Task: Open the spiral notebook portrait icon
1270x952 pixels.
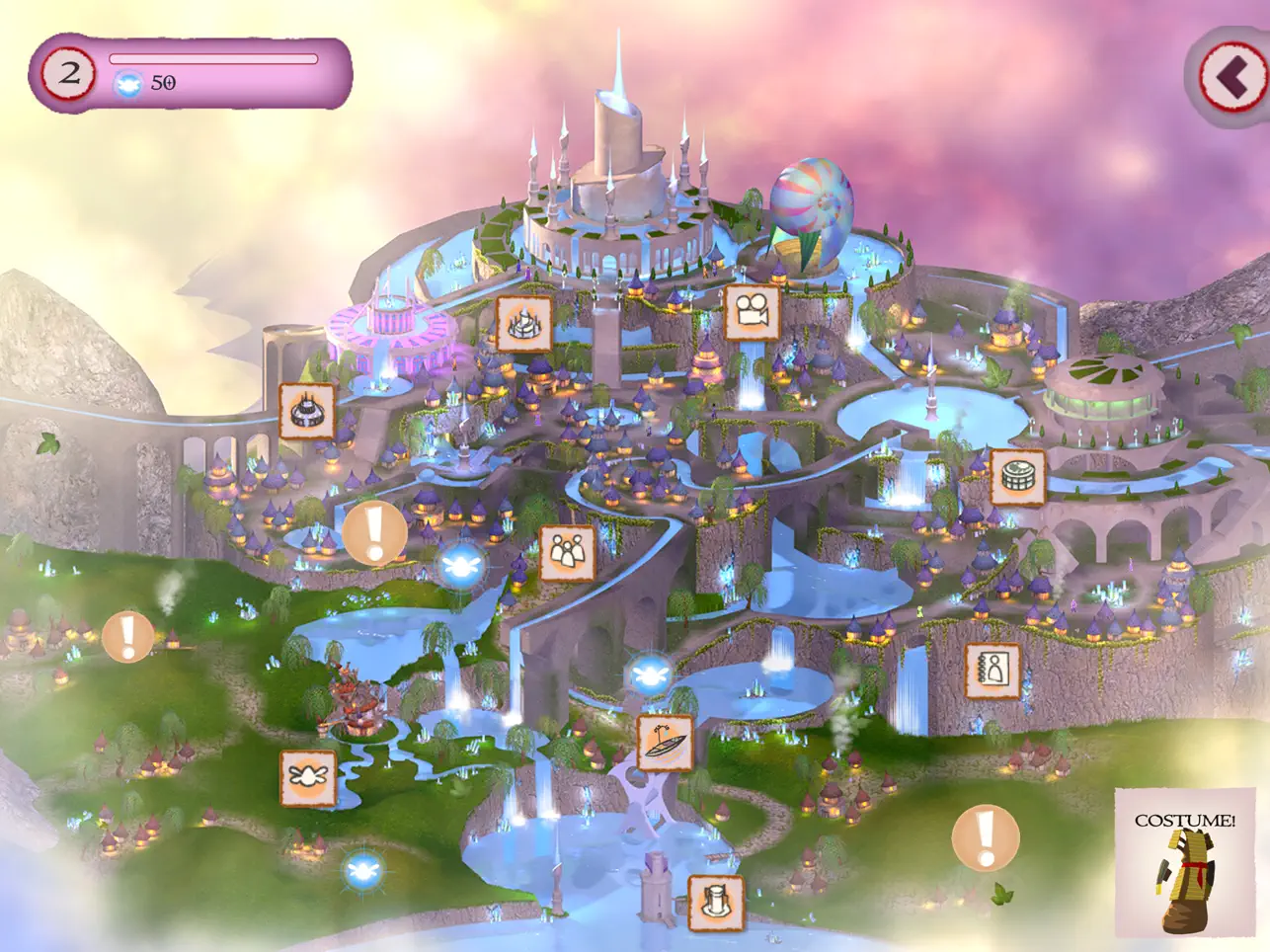Action: (992, 671)
